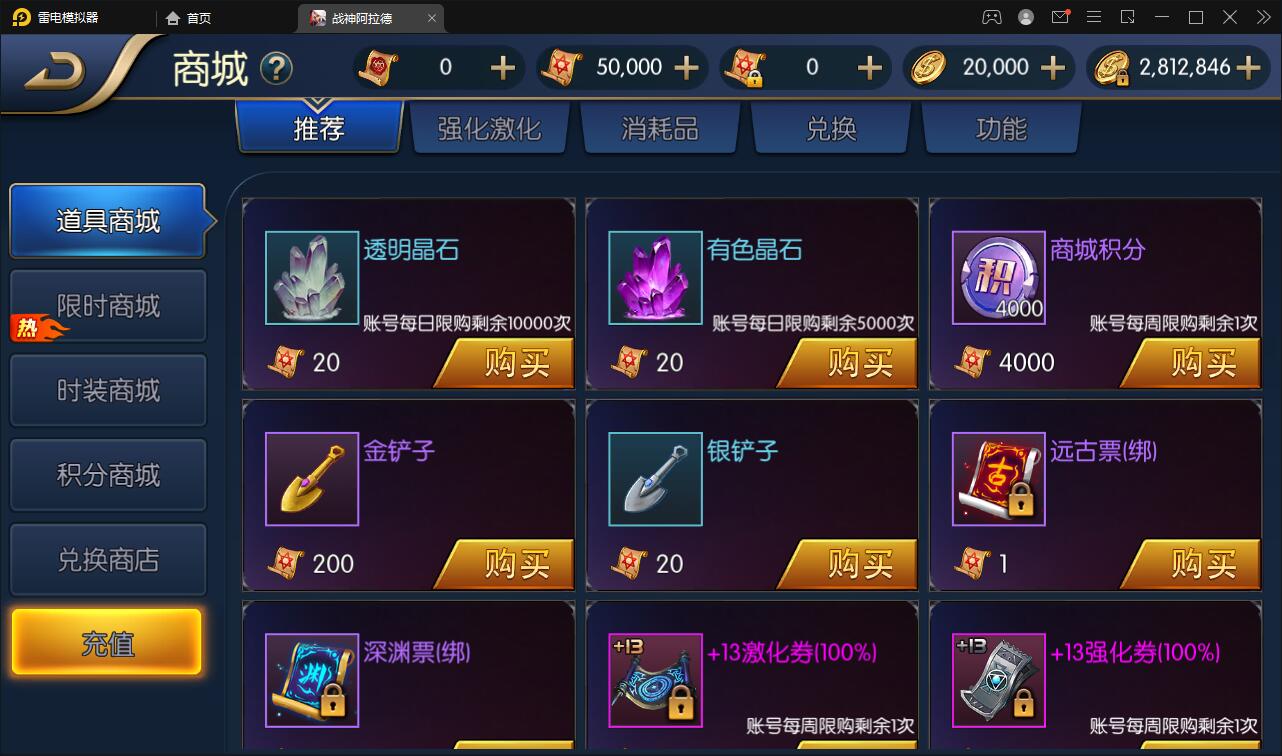
Task: Select the golden shovel (金铲子) item icon
Action: (311, 479)
